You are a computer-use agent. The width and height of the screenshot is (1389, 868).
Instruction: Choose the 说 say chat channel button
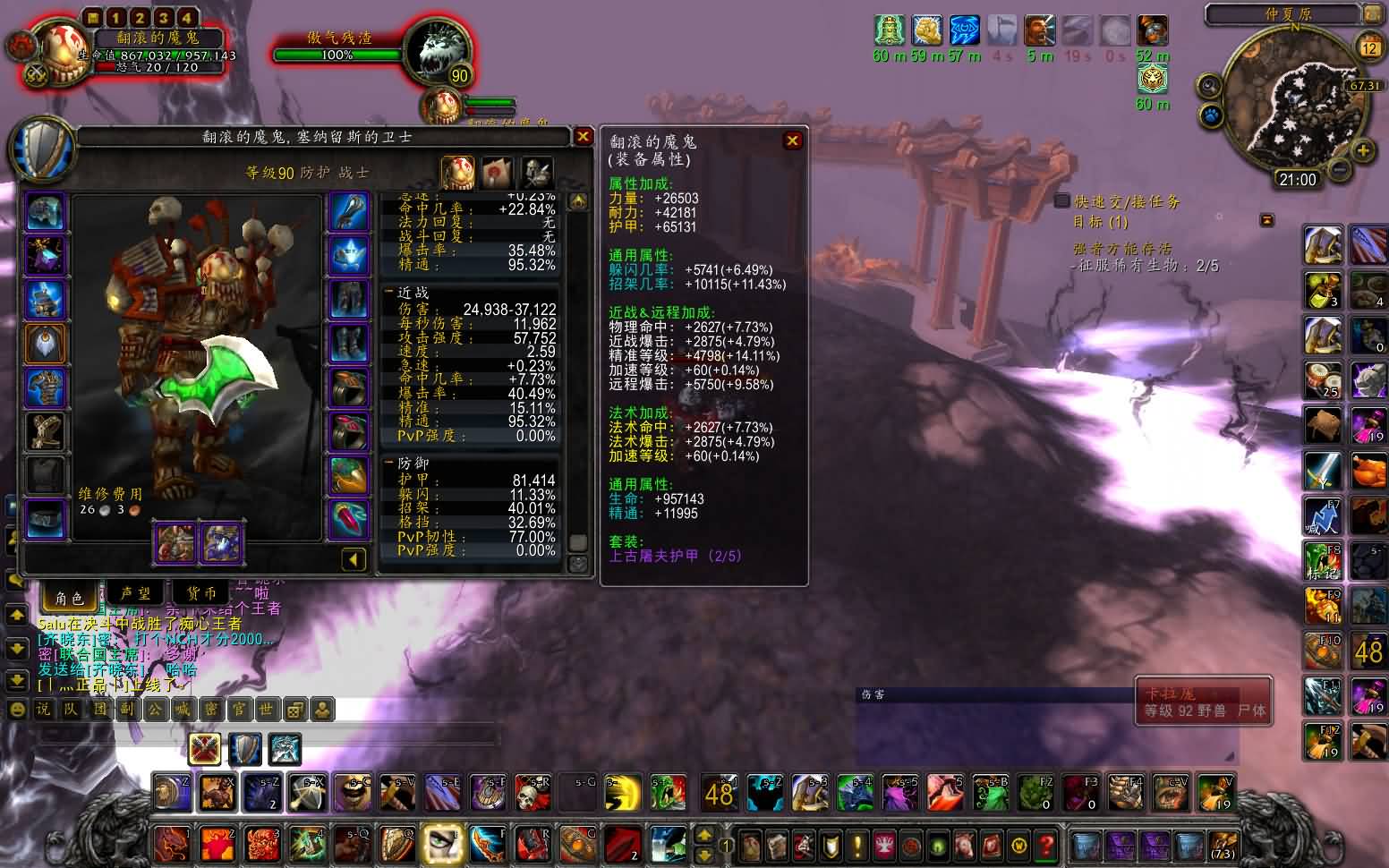click(x=42, y=710)
